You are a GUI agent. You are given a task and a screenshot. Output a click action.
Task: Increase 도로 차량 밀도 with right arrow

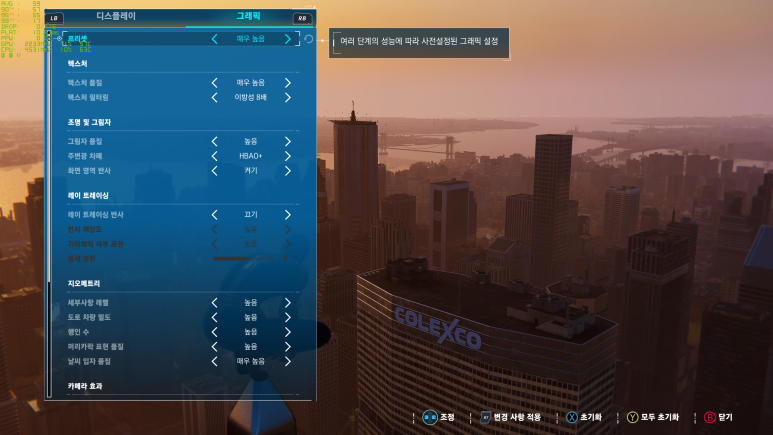pos(288,316)
